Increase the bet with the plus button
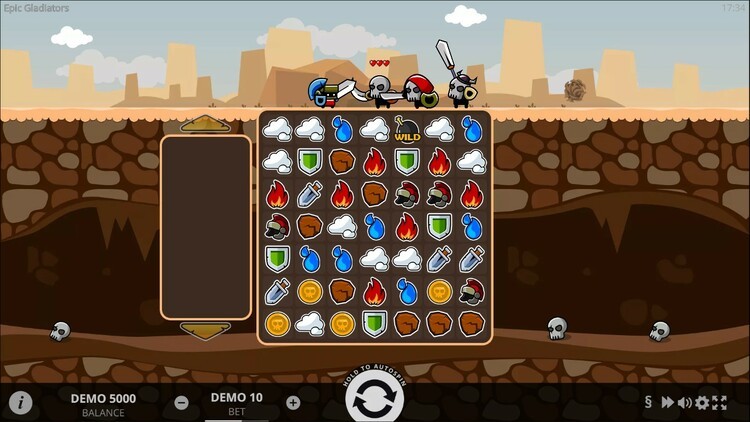Viewport: 750px width, 422px height. (x=293, y=402)
